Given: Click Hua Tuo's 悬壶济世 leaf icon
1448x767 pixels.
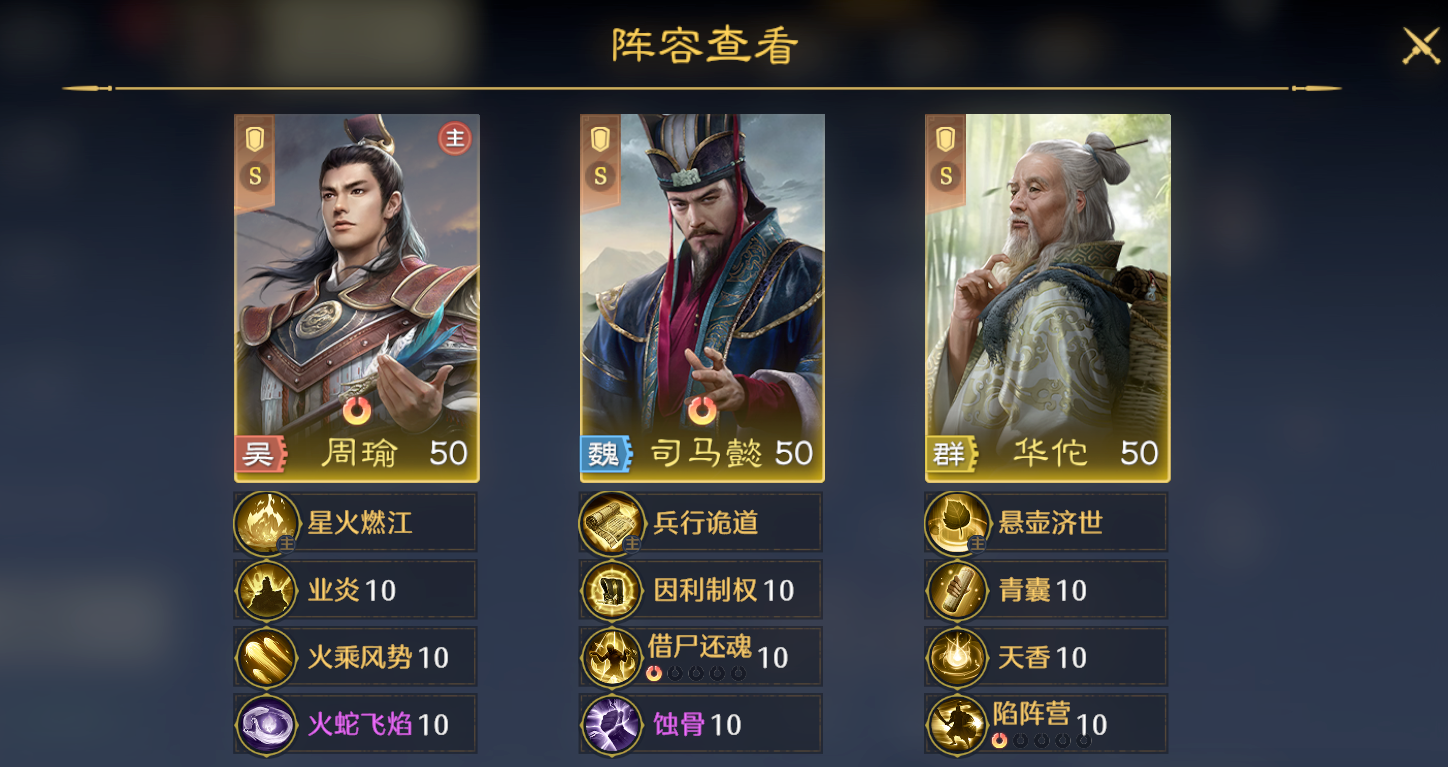Looking at the screenshot, I should (957, 522).
